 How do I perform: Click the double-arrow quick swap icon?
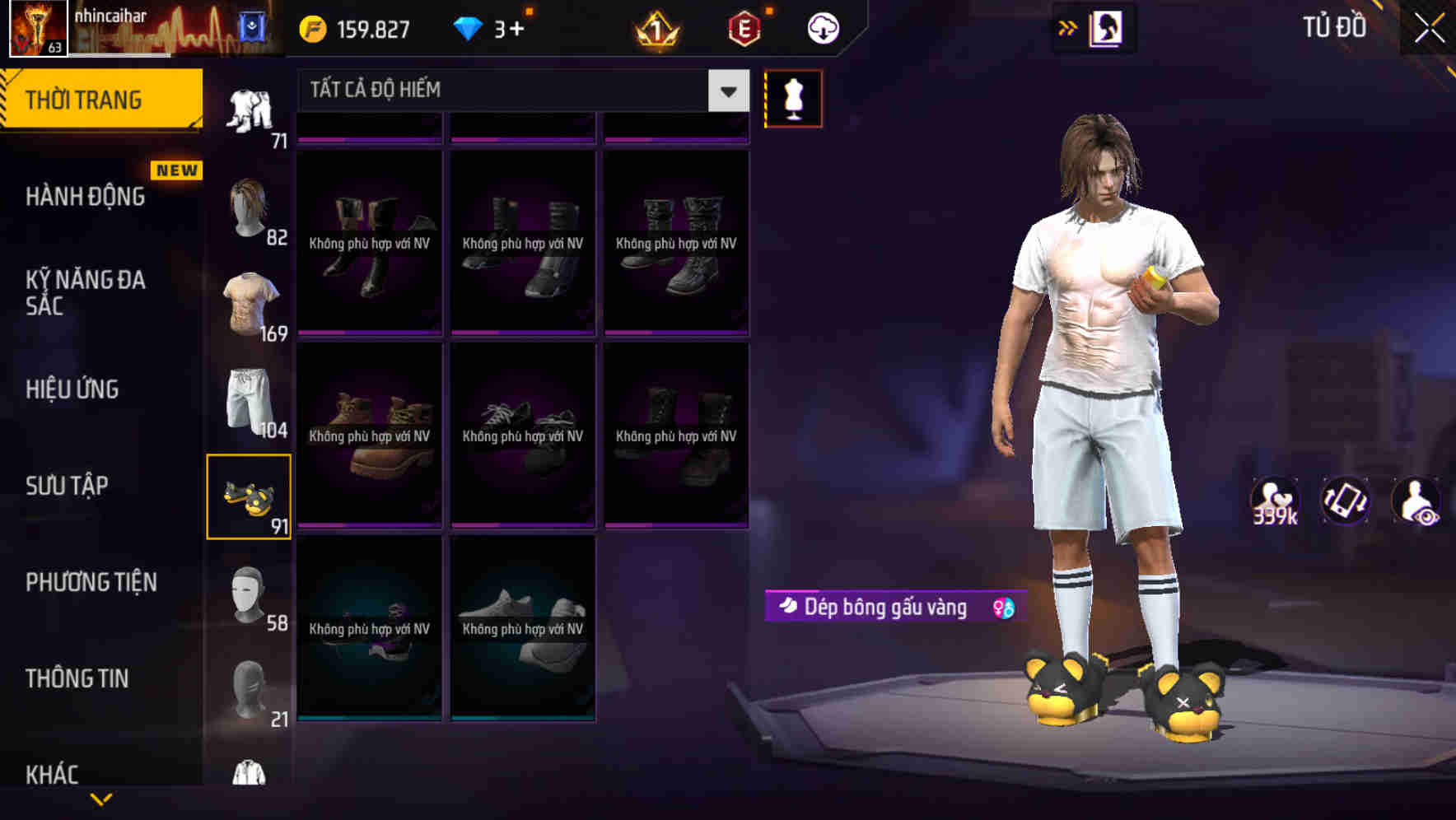pos(1068,27)
